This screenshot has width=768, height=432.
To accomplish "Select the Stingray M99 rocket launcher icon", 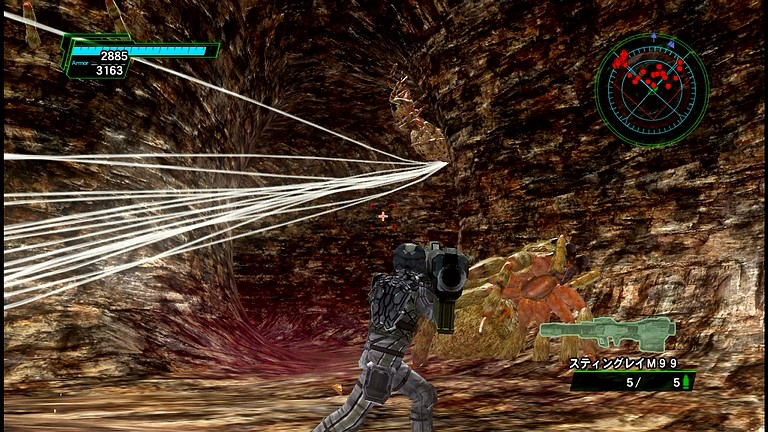I will tap(606, 334).
